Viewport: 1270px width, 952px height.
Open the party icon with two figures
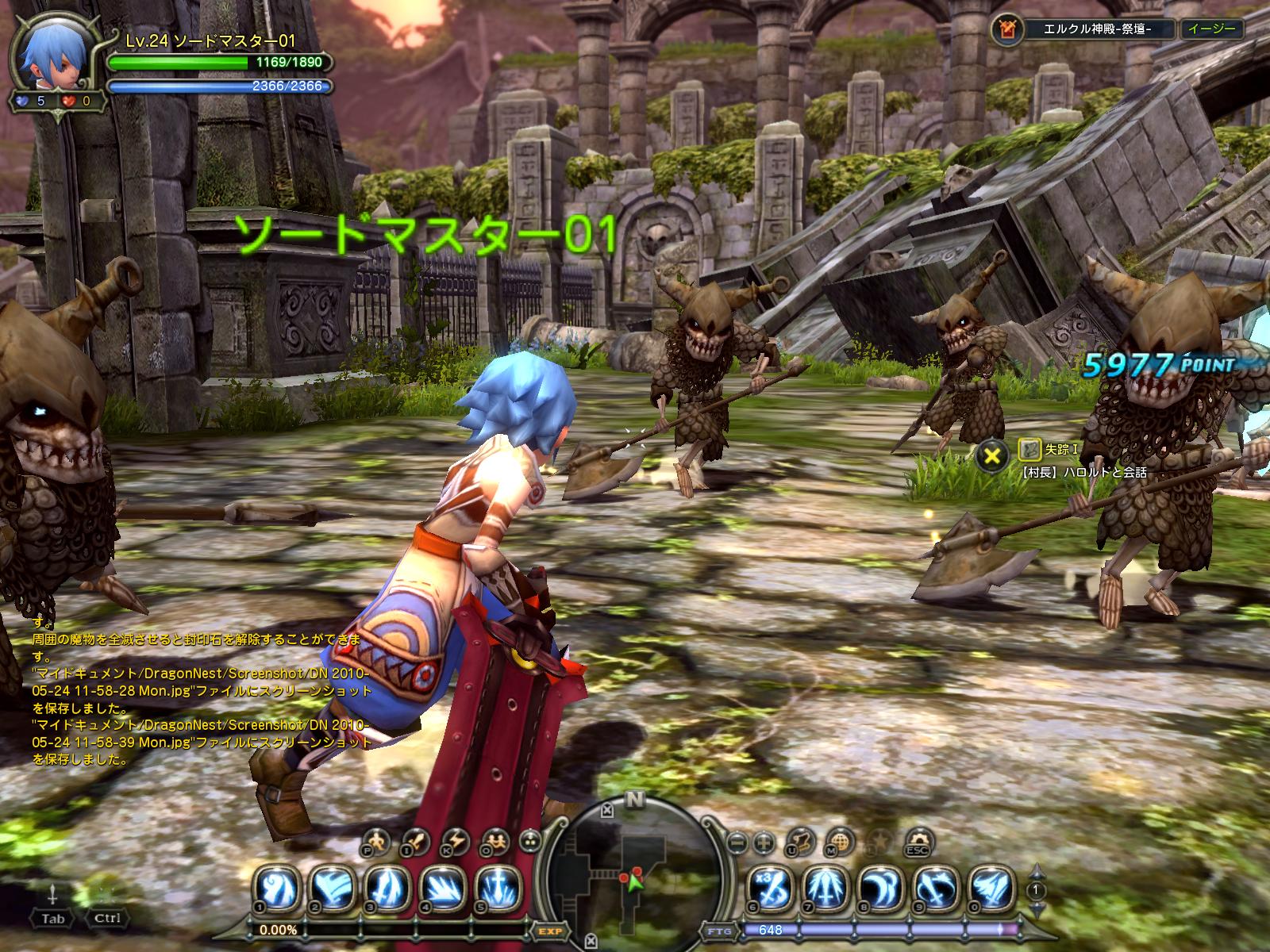495,841
